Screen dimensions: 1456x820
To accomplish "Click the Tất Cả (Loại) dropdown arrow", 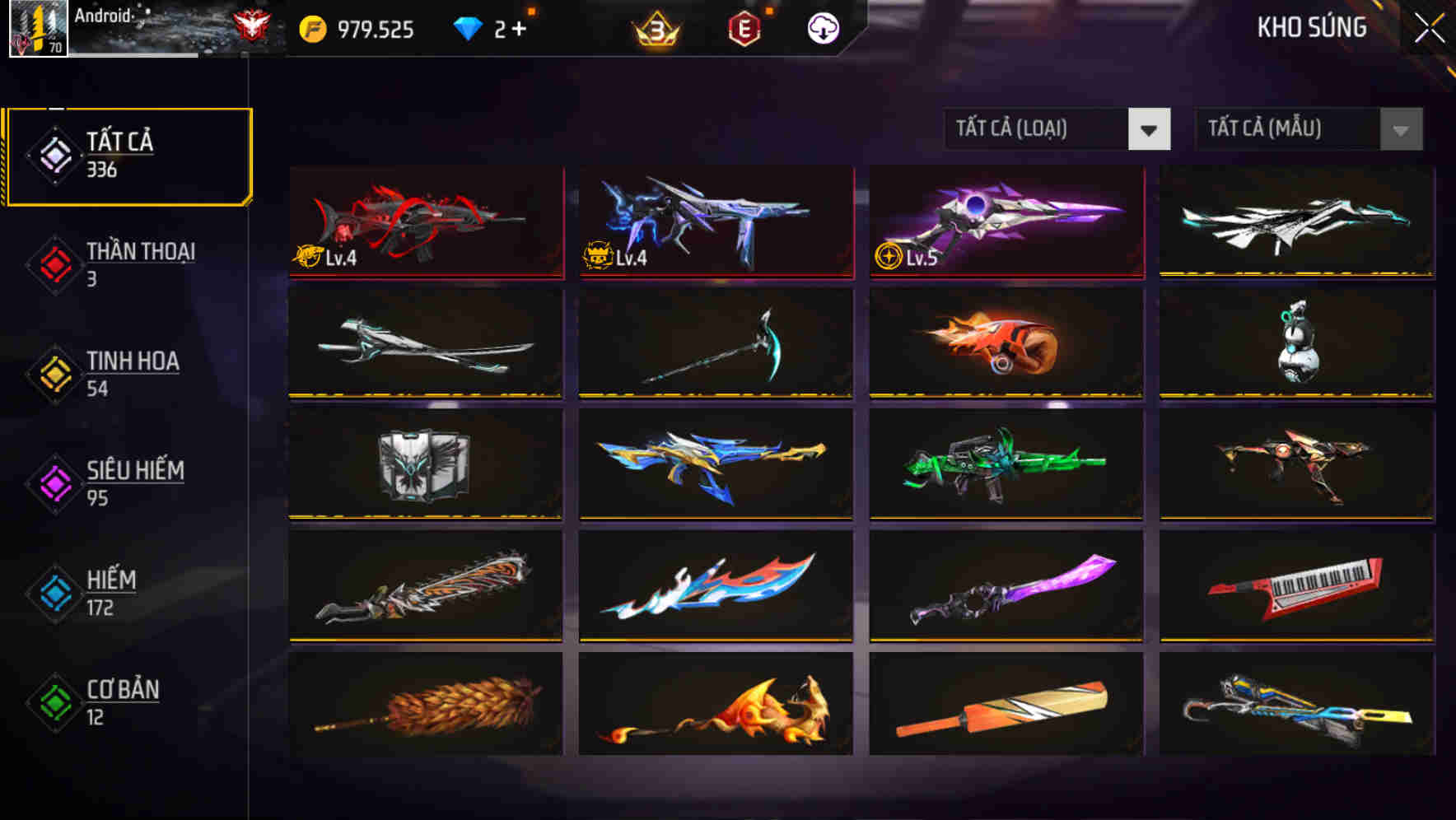I will tap(1150, 129).
